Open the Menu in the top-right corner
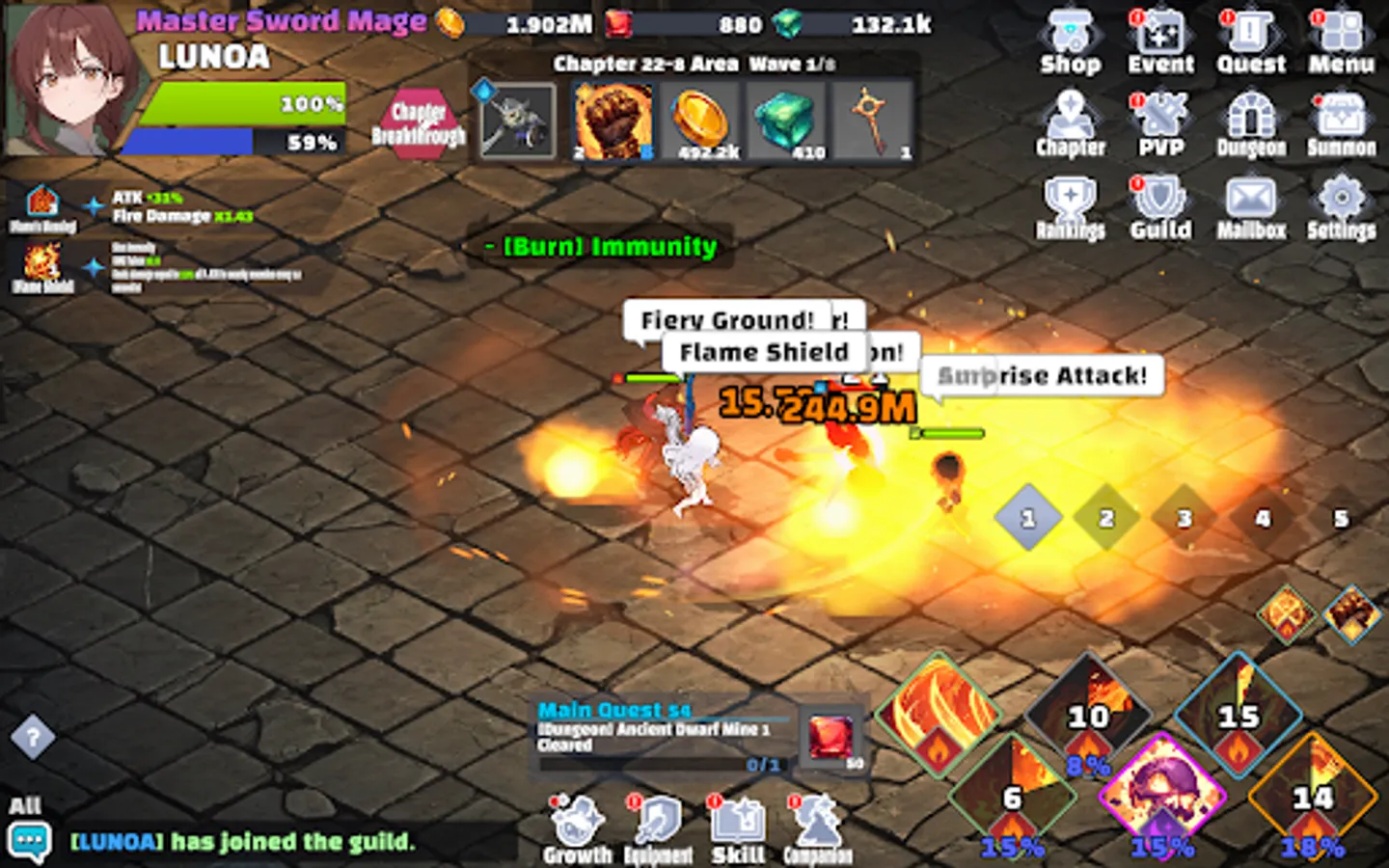This screenshot has width=1389, height=868. click(x=1342, y=39)
